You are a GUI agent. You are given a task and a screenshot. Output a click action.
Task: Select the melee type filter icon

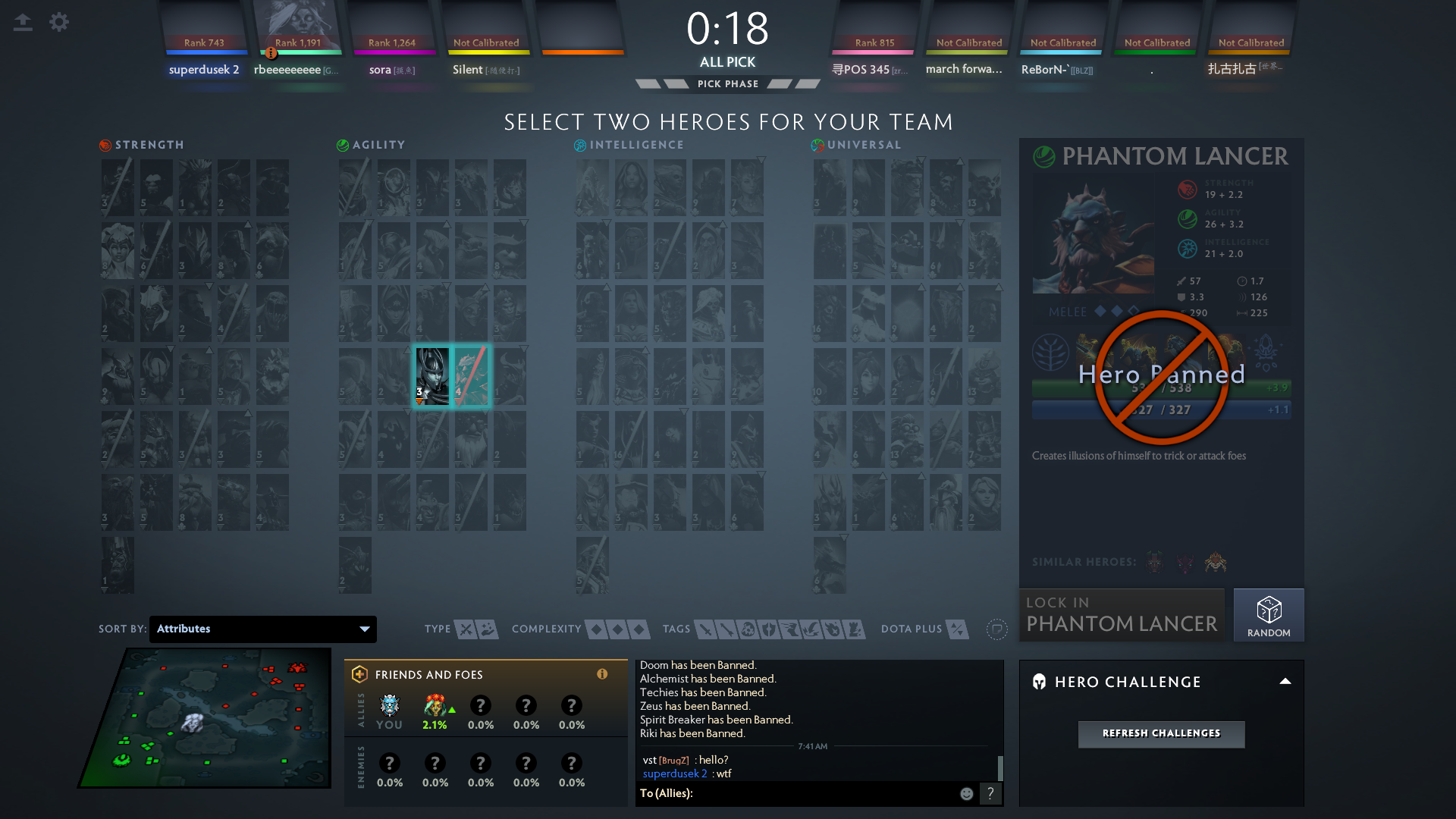tap(466, 629)
